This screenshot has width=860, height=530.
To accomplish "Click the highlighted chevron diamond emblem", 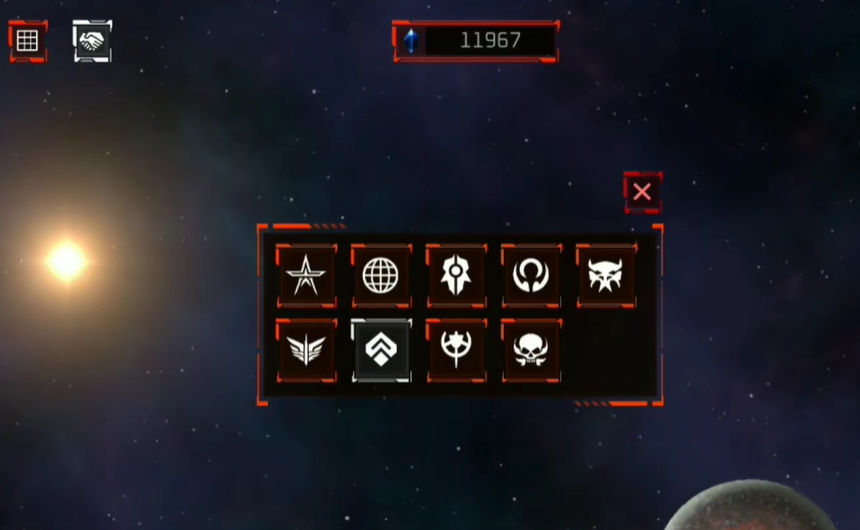I will point(381,350).
